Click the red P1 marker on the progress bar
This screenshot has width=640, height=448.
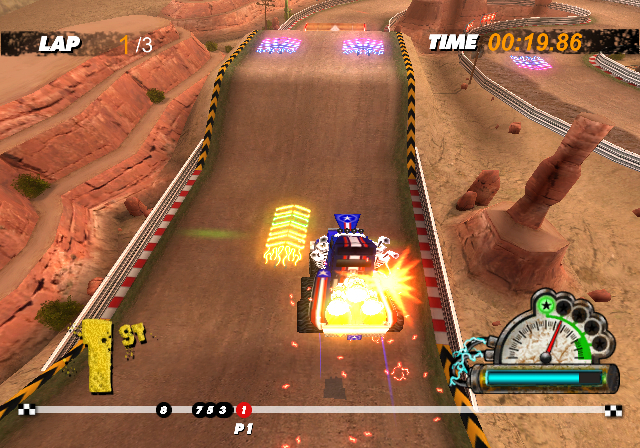[x=244, y=409]
